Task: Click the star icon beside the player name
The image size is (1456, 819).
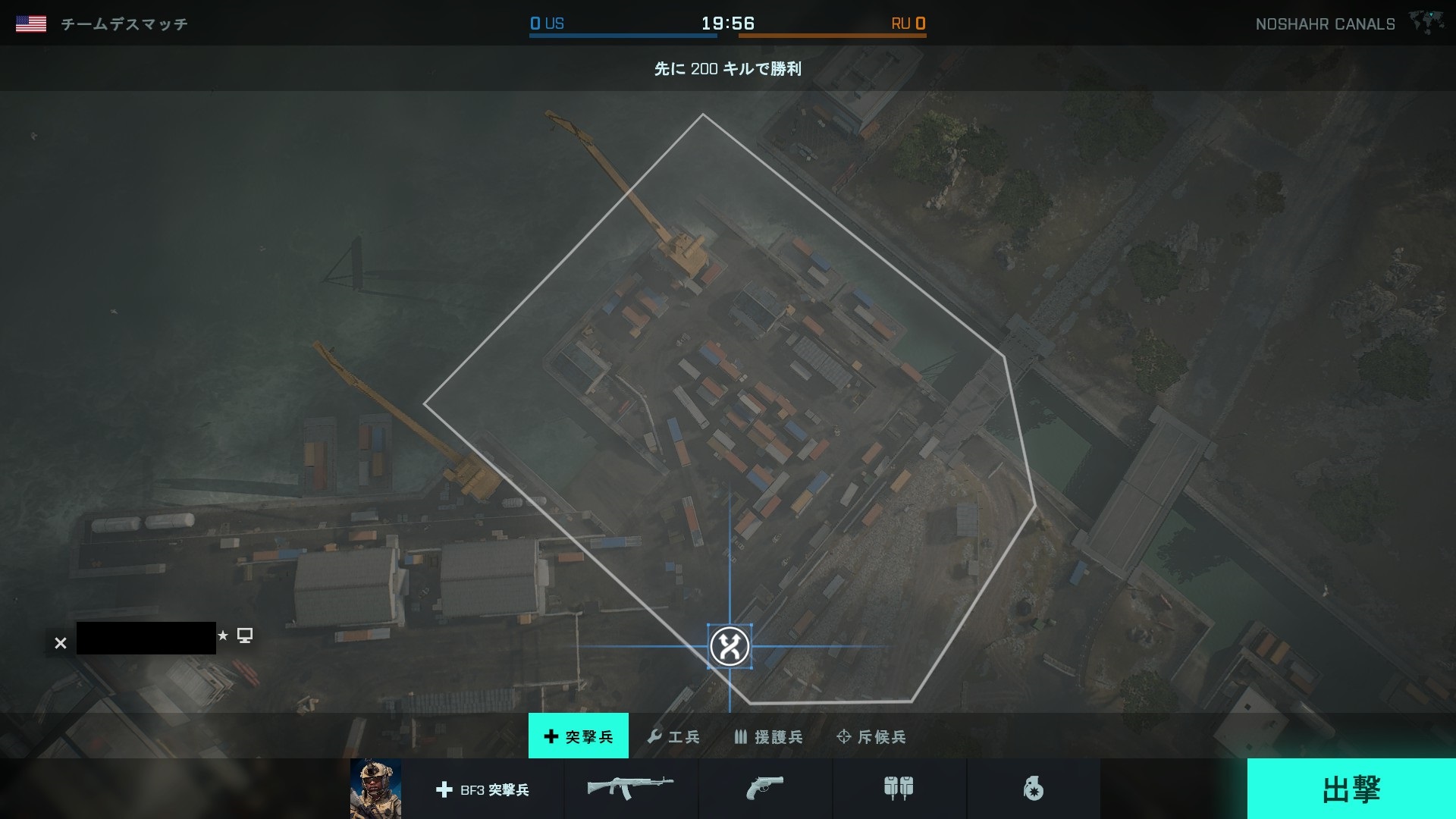Action: coord(223,635)
